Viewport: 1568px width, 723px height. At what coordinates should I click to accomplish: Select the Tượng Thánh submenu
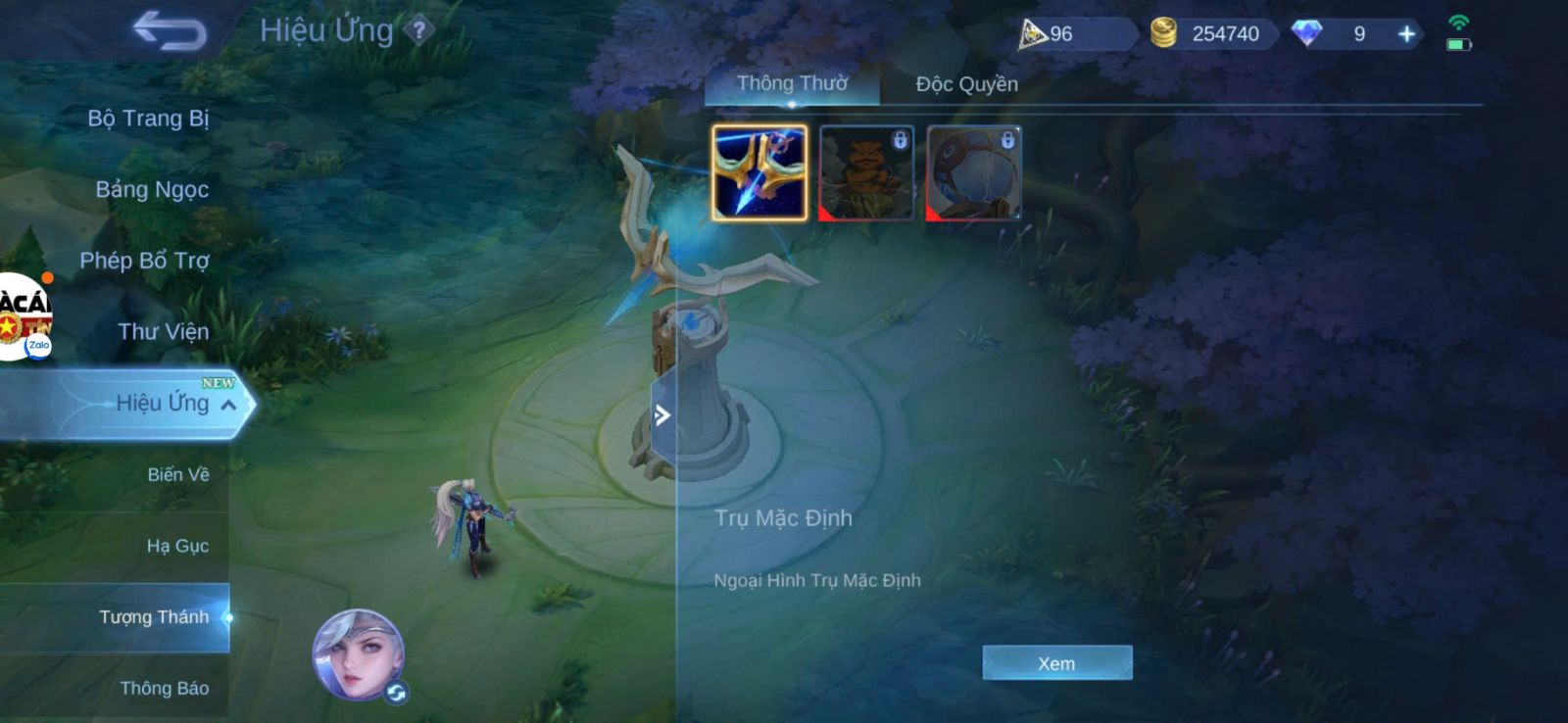click(154, 617)
